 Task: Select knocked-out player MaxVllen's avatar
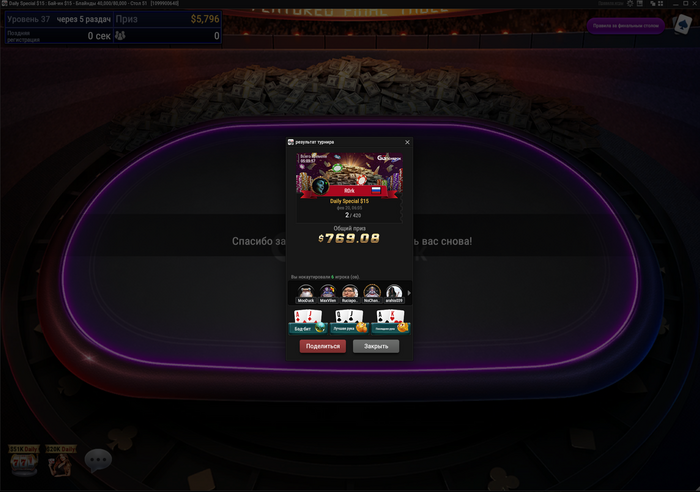click(328, 291)
